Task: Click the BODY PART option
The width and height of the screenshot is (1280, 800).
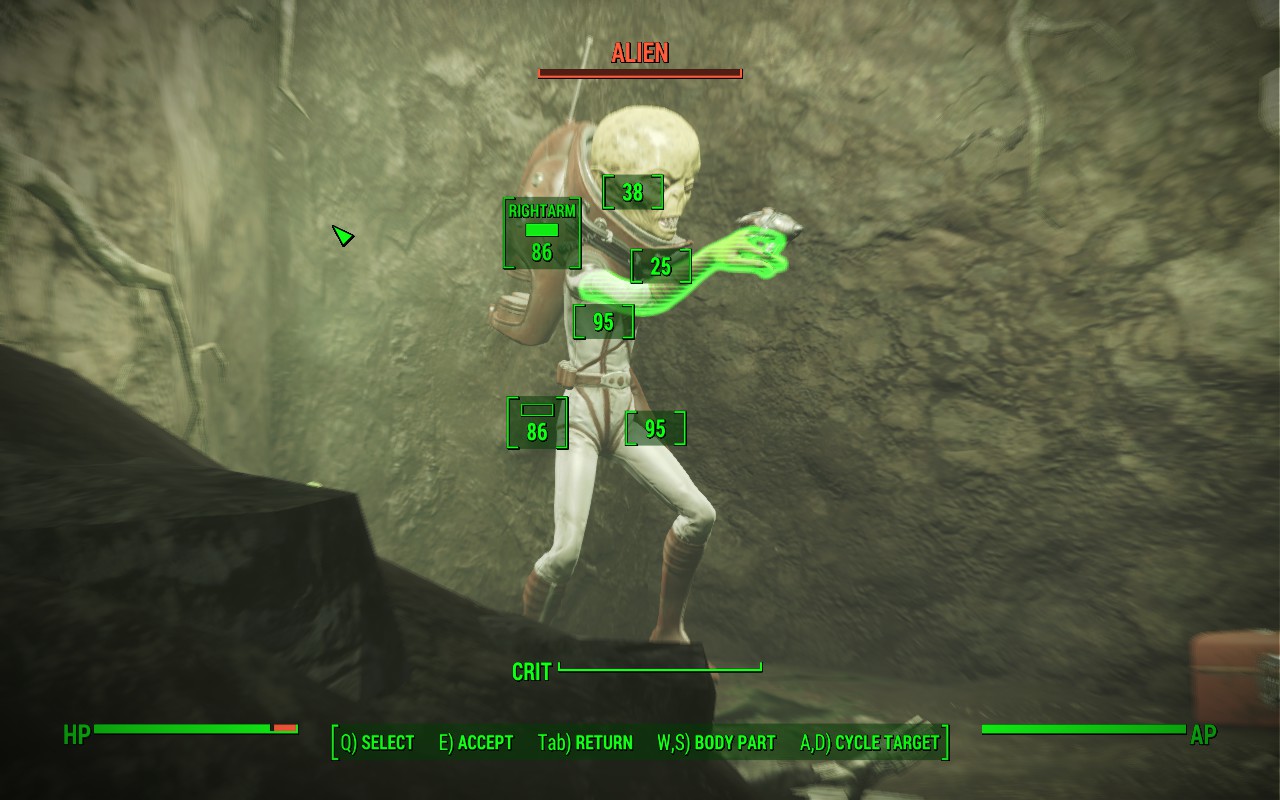Action: (x=716, y=743)
